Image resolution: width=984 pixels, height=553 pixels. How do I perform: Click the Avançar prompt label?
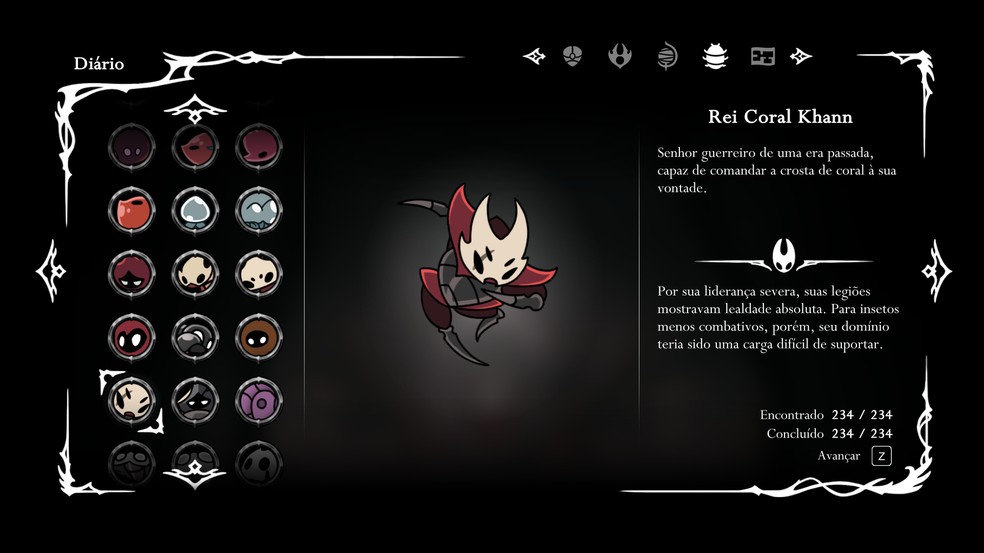(x=838, y=456)
